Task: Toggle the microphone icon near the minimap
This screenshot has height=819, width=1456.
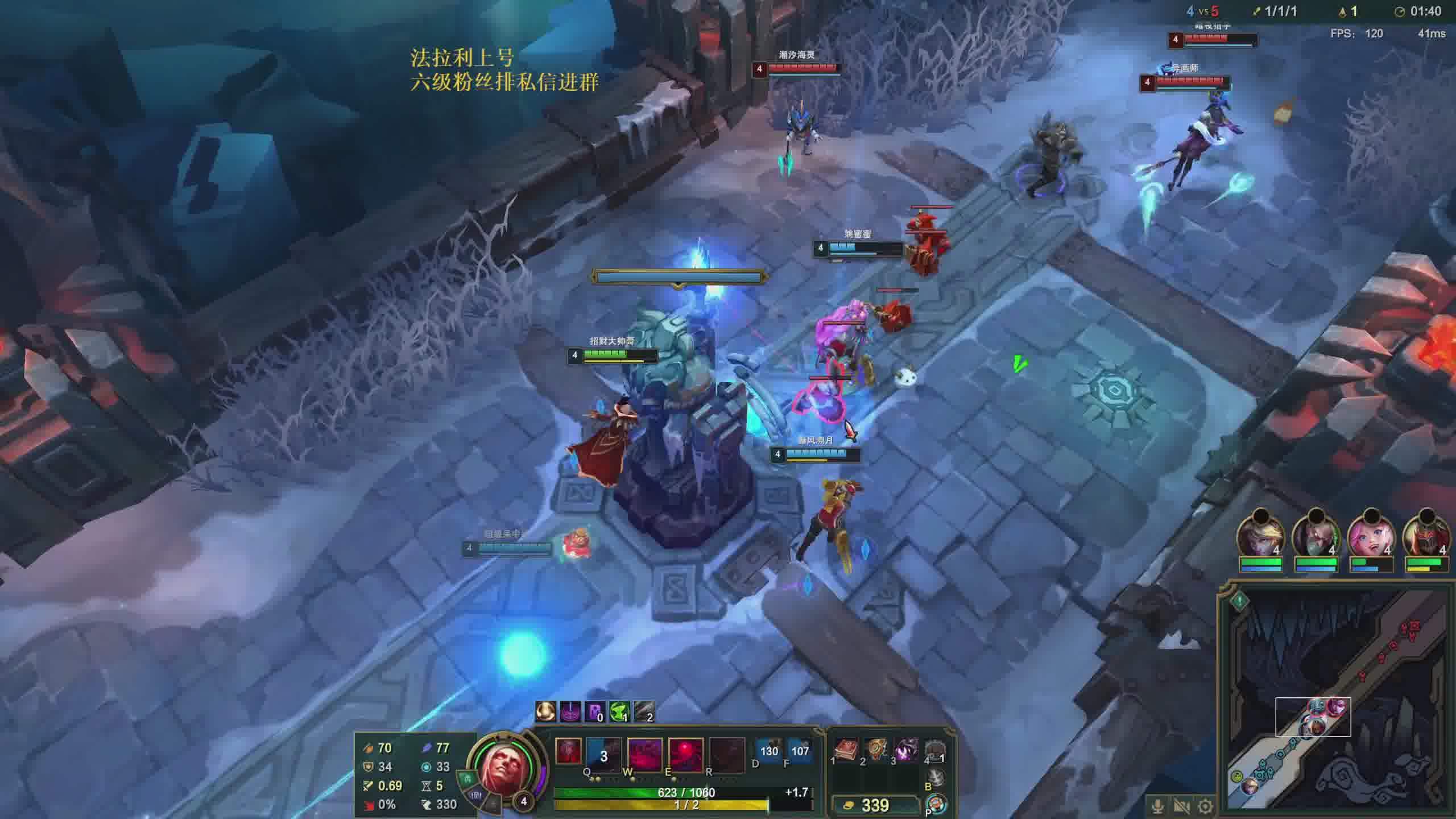Action: [x=1157, y=806]
